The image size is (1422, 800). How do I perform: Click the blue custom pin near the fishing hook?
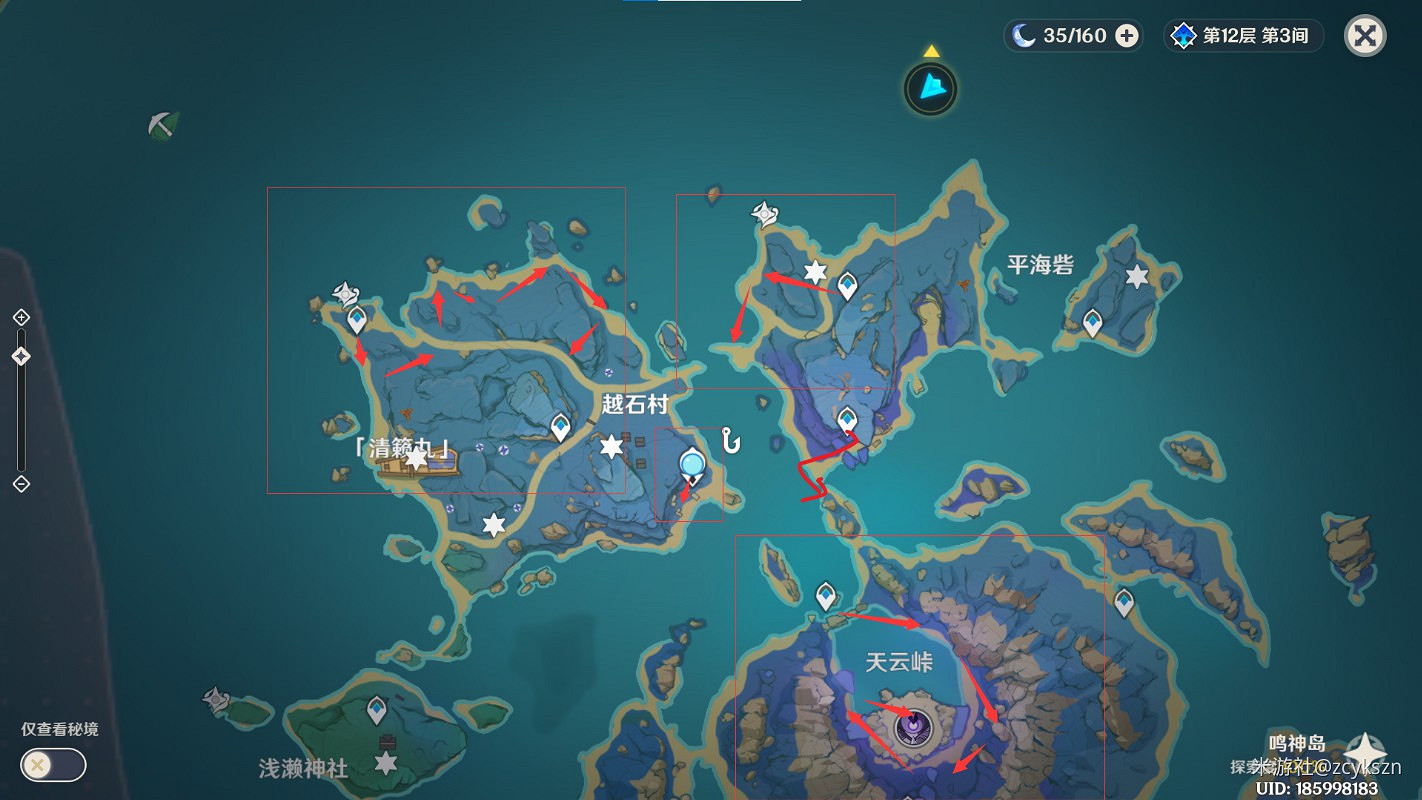point(690,463)
